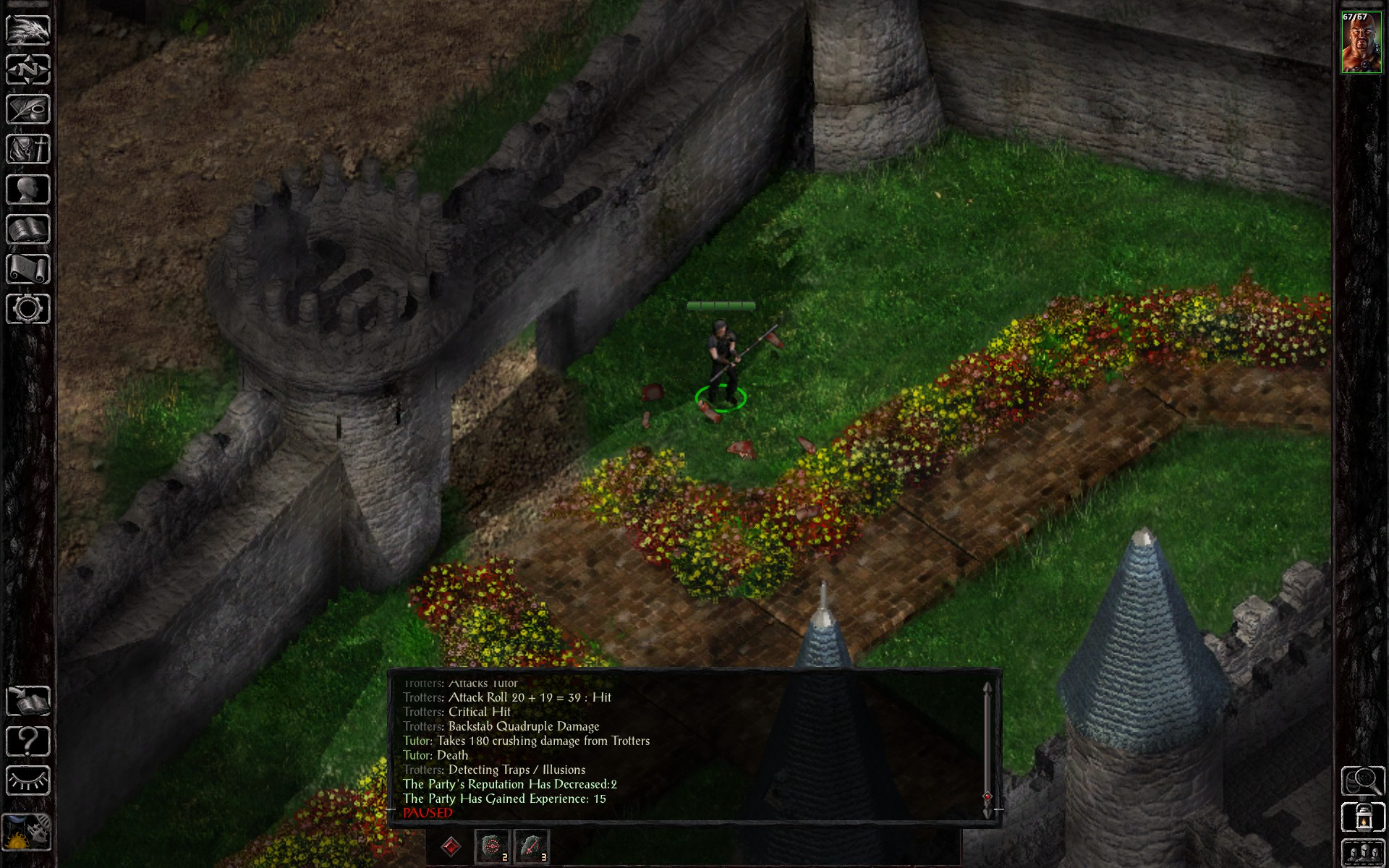Open the area map compass button
1389x868 pixels.
pos(28,69)
